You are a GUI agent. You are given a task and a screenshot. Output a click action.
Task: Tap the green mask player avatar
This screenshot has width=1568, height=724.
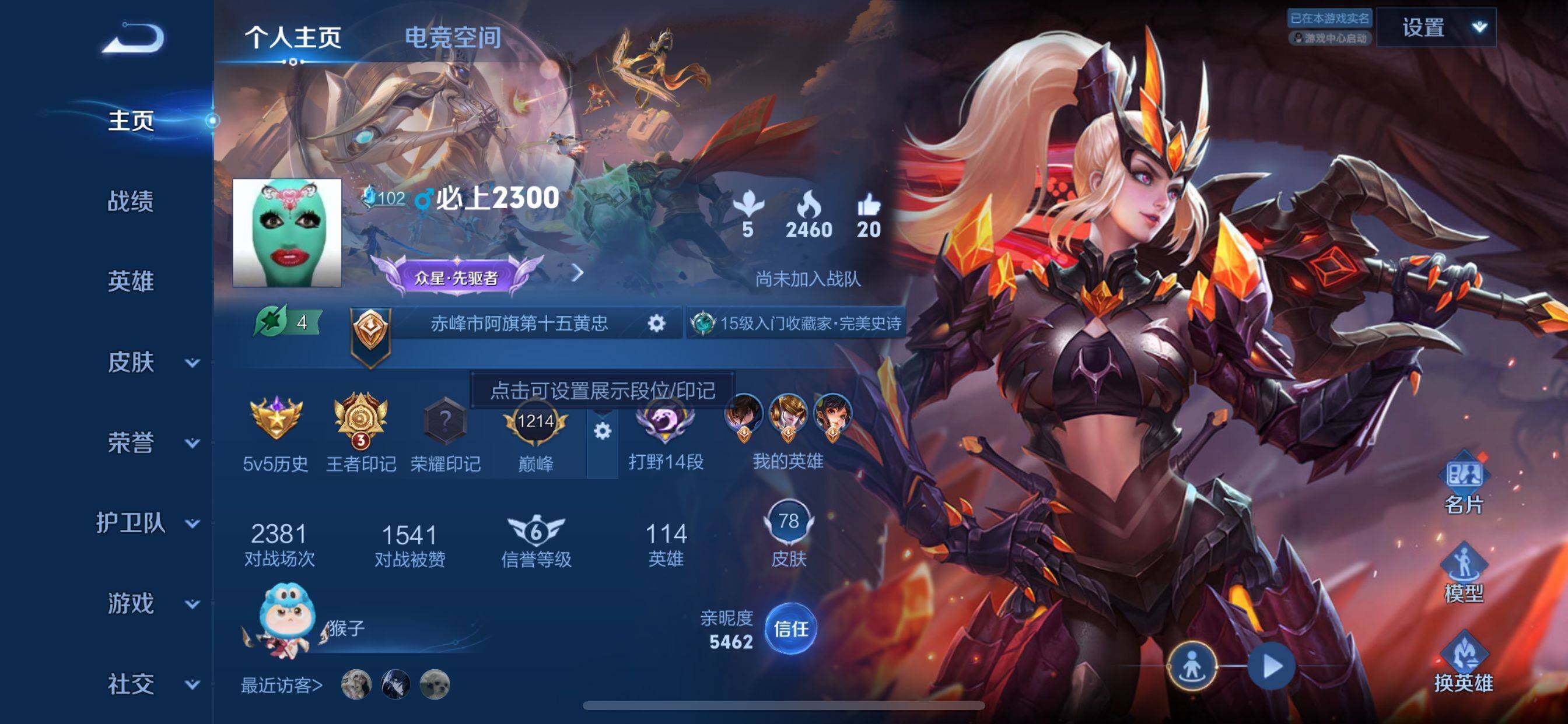[x=286, y=233]
